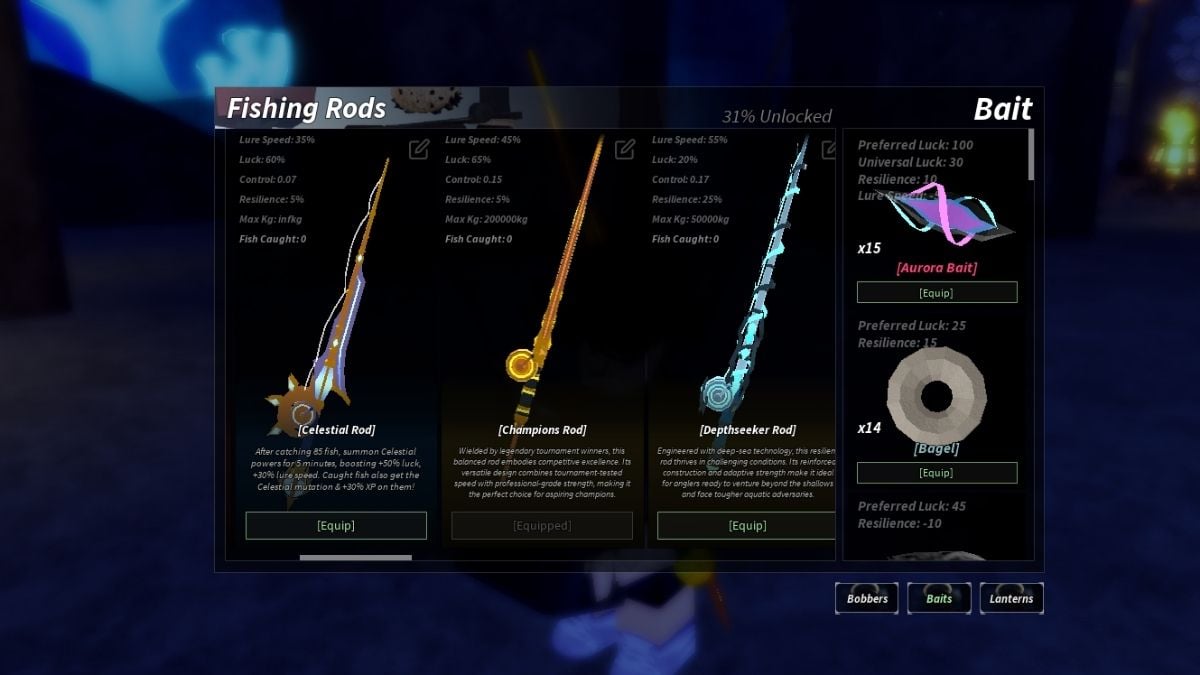Open the Bobbers tab
The height and width of the screenshot is (675, 1200).
click(867, 598)
